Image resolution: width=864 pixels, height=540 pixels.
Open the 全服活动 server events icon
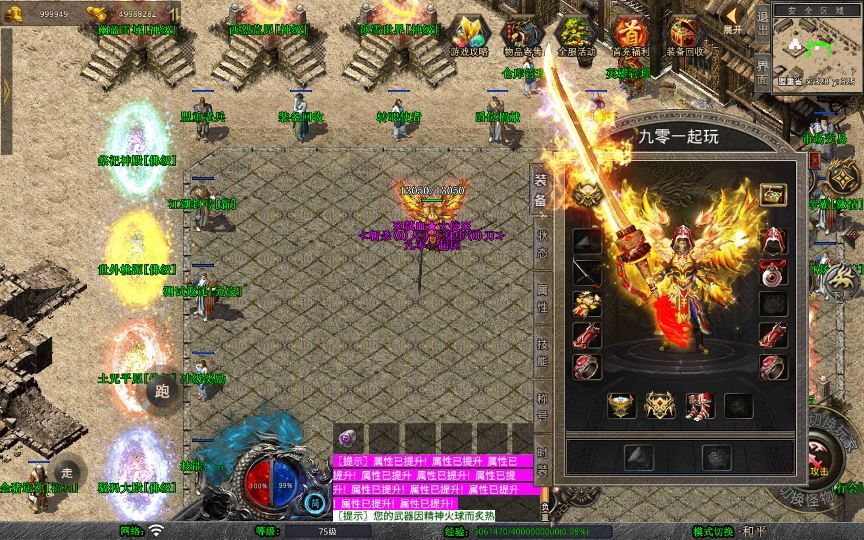[x=575, y=36]
